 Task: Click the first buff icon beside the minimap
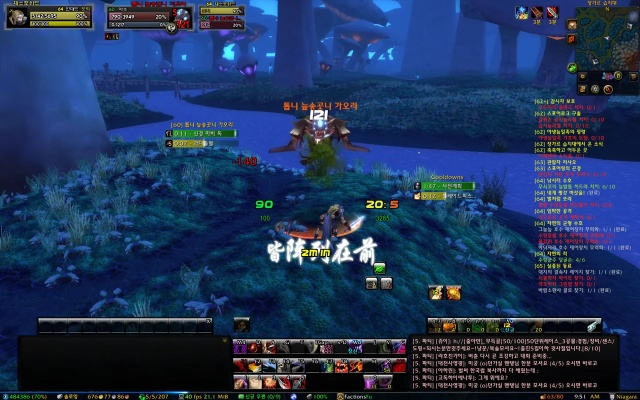pos(522,11)
